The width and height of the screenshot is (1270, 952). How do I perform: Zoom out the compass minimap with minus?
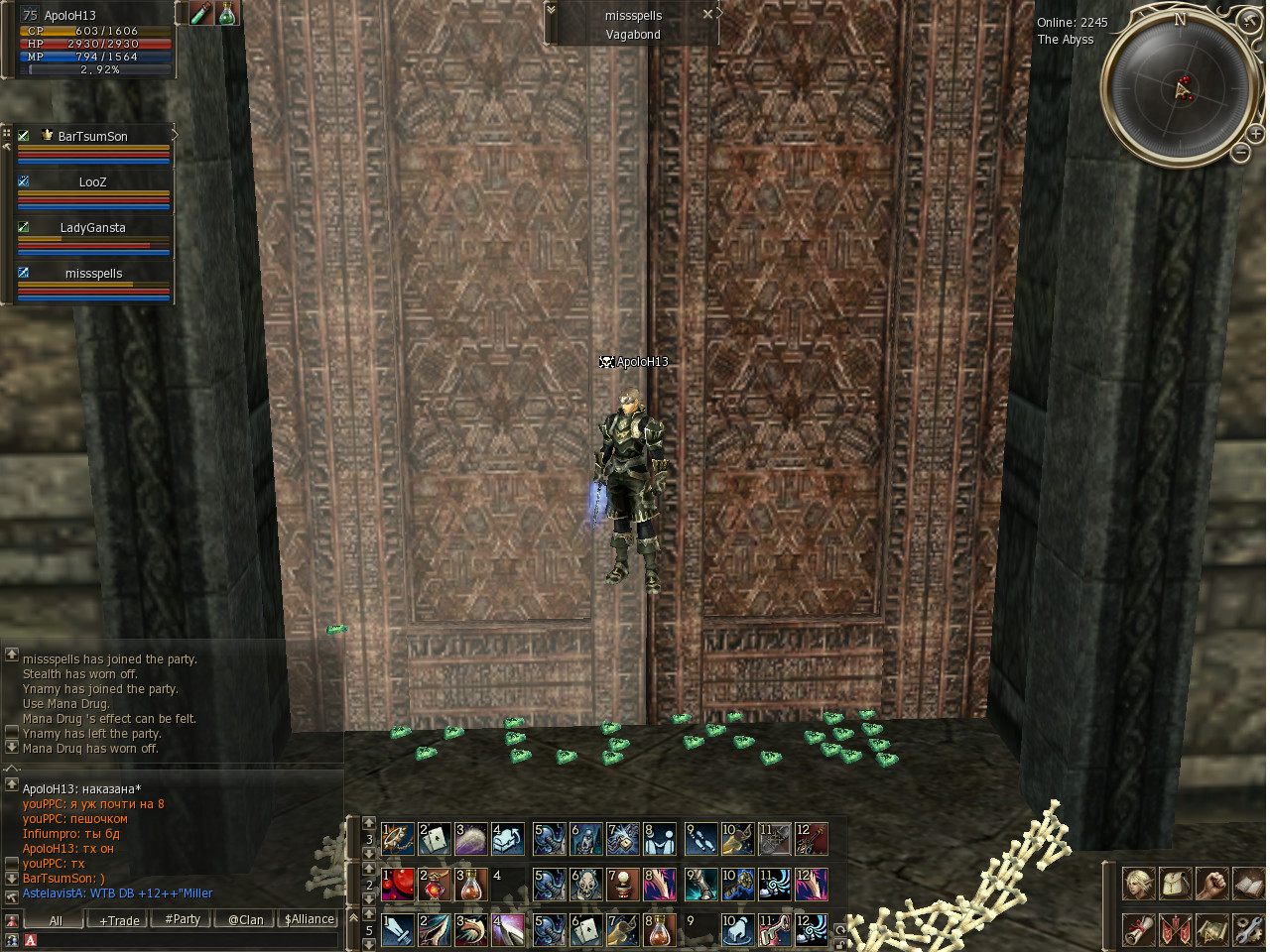(x=1241, y=152)
